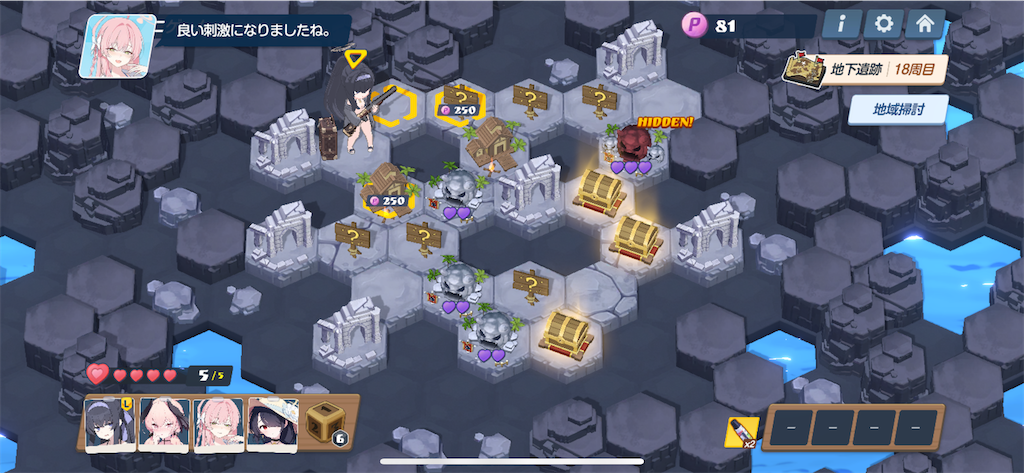Choose the pink-haired portrait with black ribbons
This screenshot has width=1024, height=473.
coord(164,425)
